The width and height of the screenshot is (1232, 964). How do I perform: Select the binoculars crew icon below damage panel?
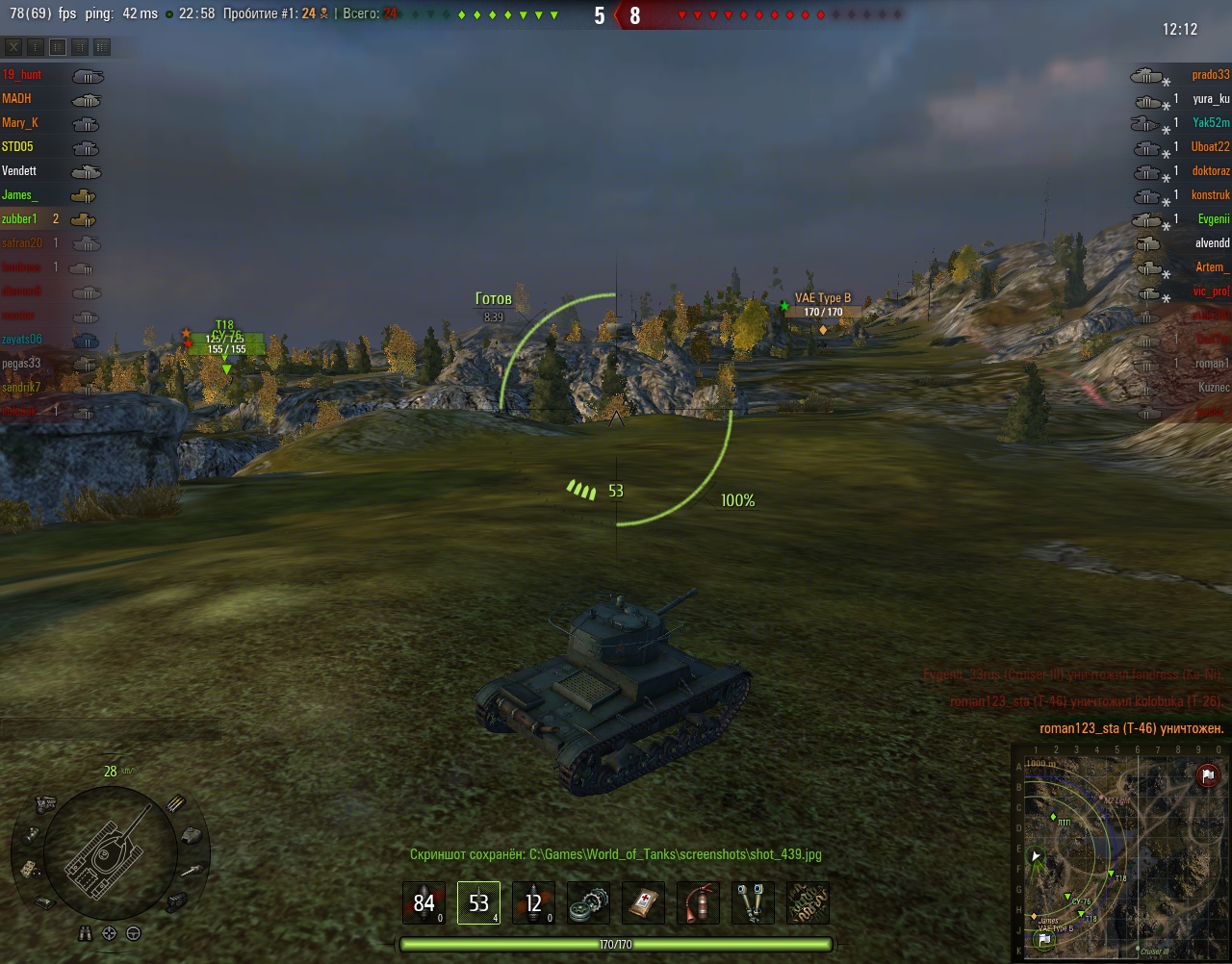pos(86,933)
